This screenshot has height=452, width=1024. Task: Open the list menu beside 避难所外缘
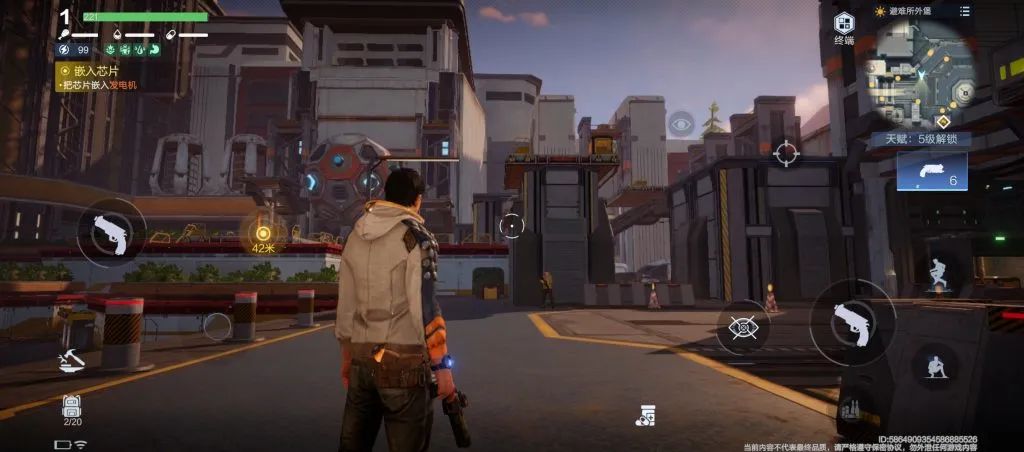964,11
